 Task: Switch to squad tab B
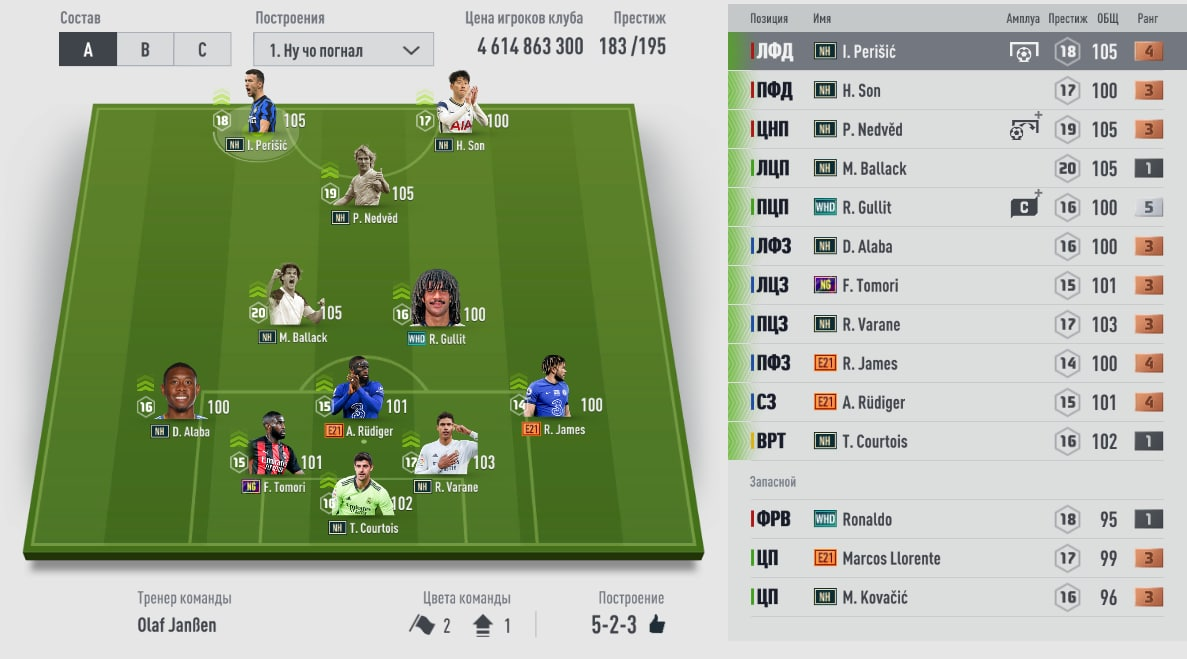pyautogui.click(x=145, y=50)
